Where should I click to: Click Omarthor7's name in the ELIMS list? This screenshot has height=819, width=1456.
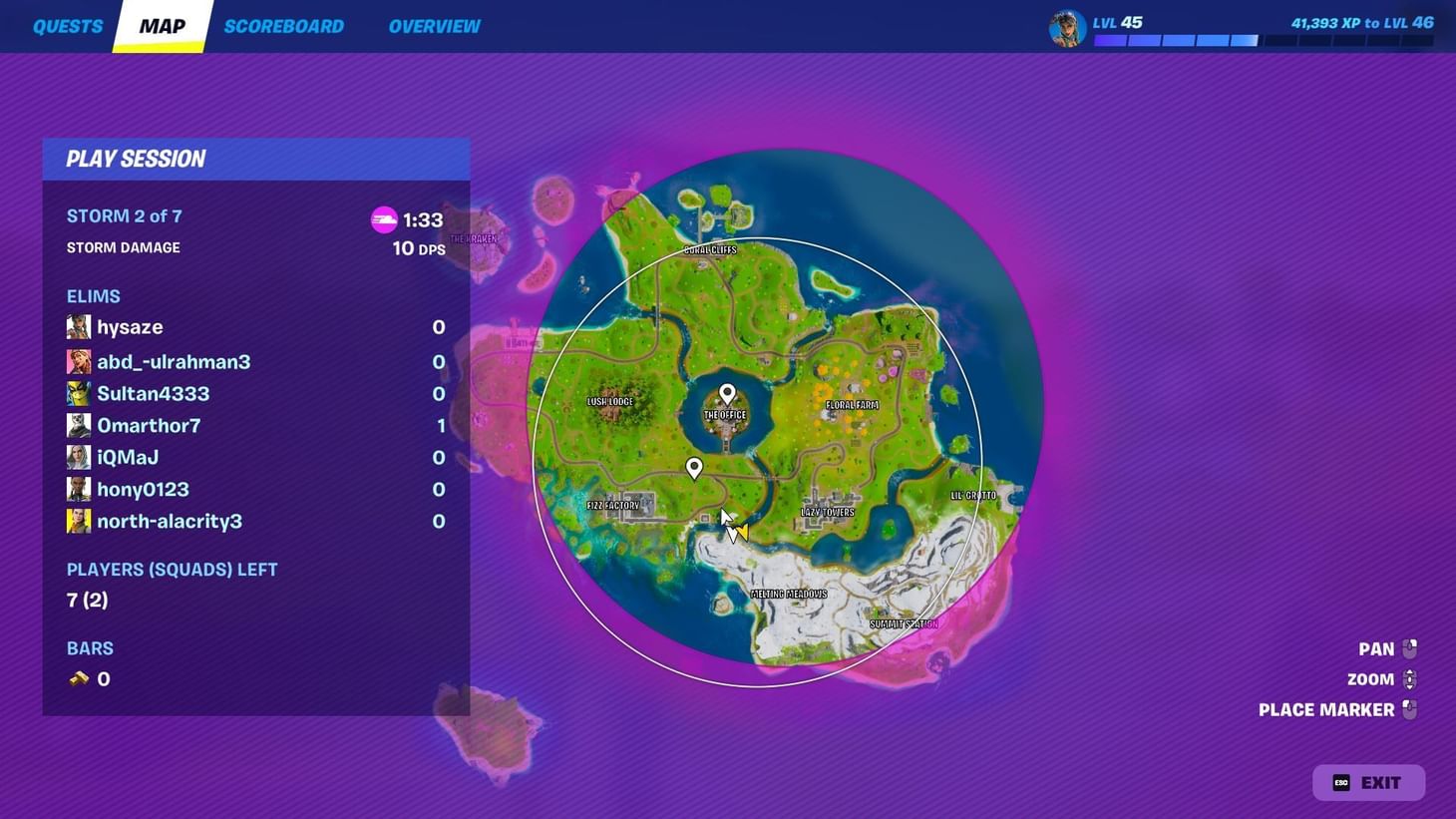148,425
